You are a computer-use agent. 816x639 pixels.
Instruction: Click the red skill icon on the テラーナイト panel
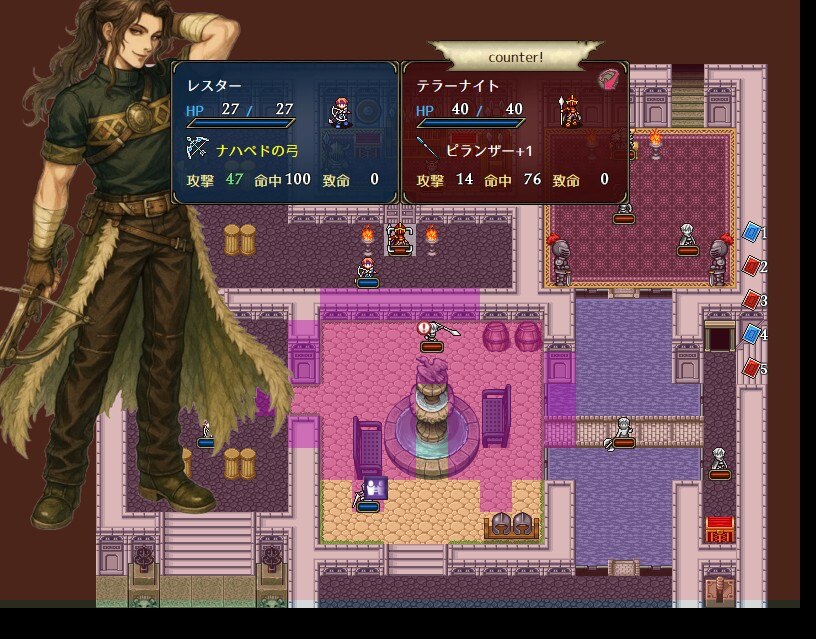coord(608,80)
